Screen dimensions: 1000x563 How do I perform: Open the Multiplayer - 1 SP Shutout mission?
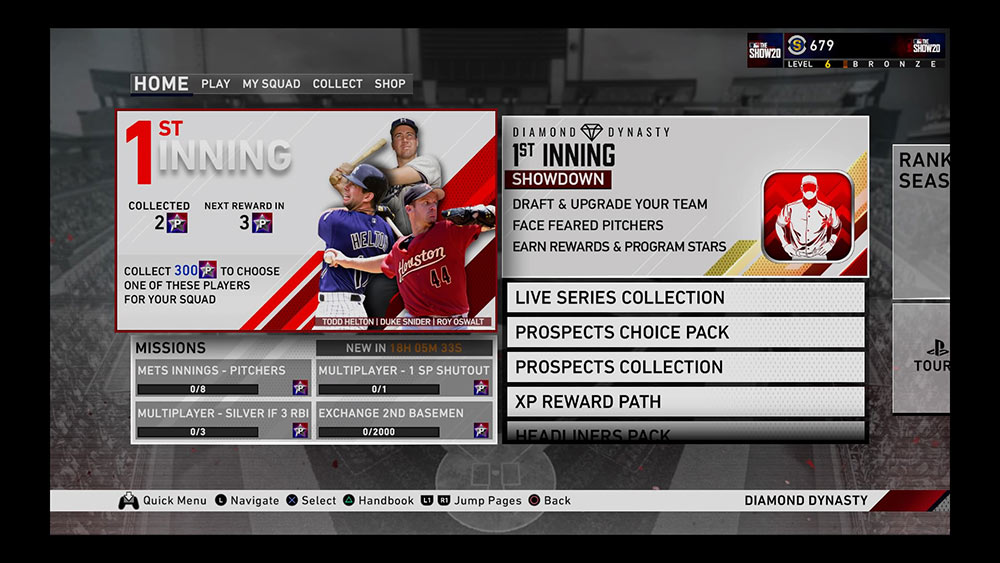click(x=404, y=379)
